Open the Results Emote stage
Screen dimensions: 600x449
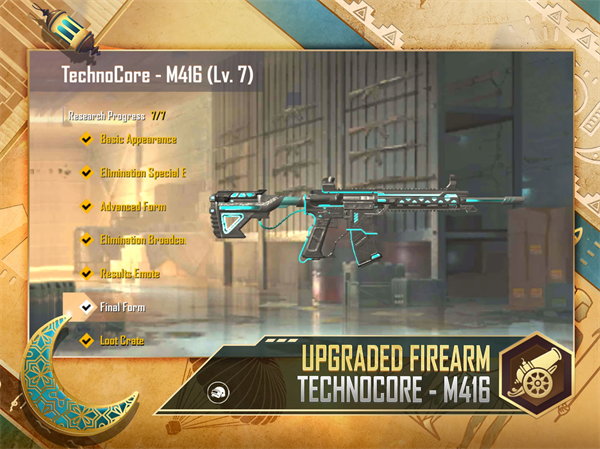(130, 273)
